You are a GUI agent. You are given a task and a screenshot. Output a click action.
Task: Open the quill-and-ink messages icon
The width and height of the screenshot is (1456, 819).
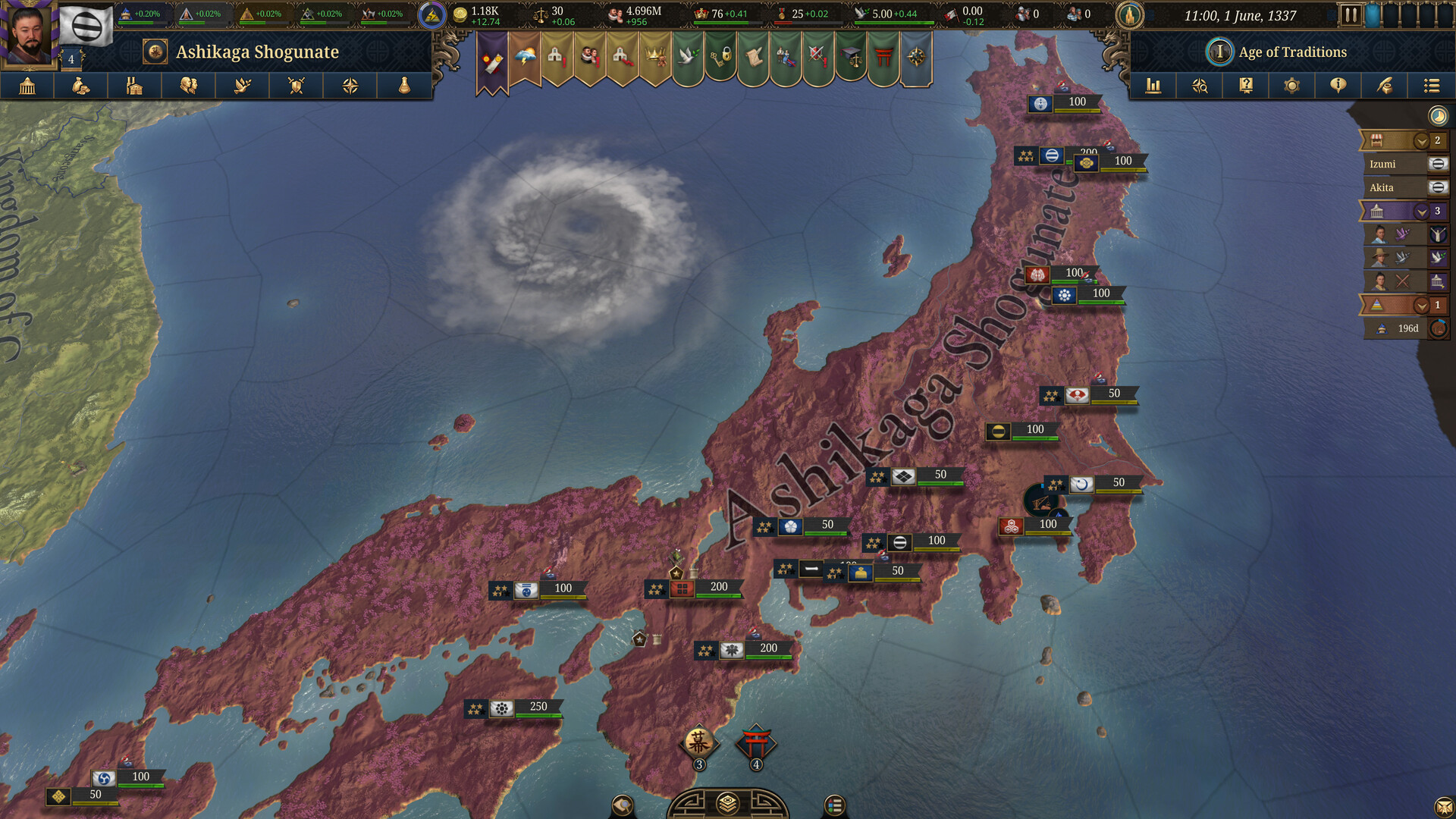click(1384, 86)
